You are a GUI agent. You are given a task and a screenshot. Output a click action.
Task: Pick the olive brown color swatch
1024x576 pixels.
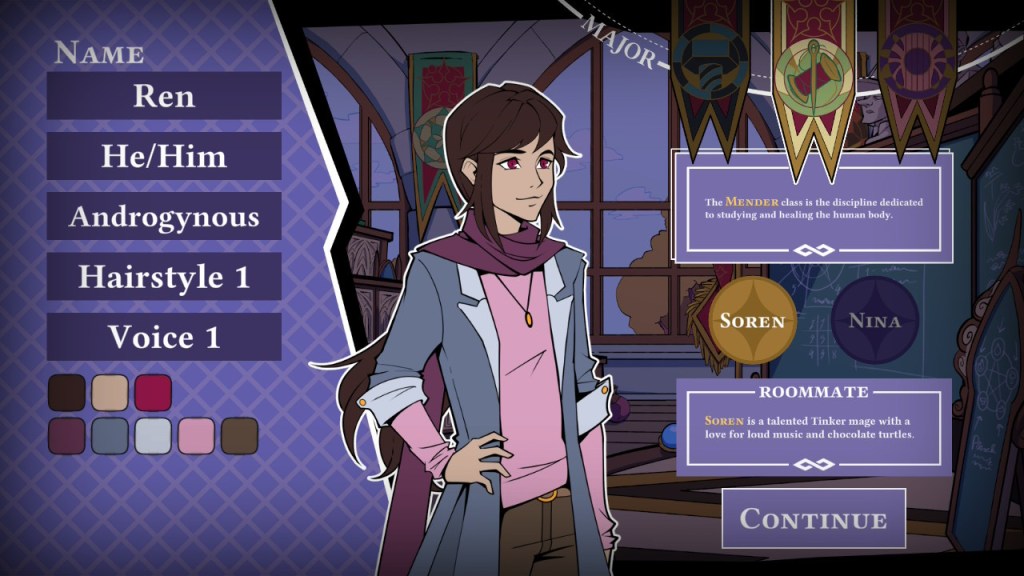click(239, 436)
